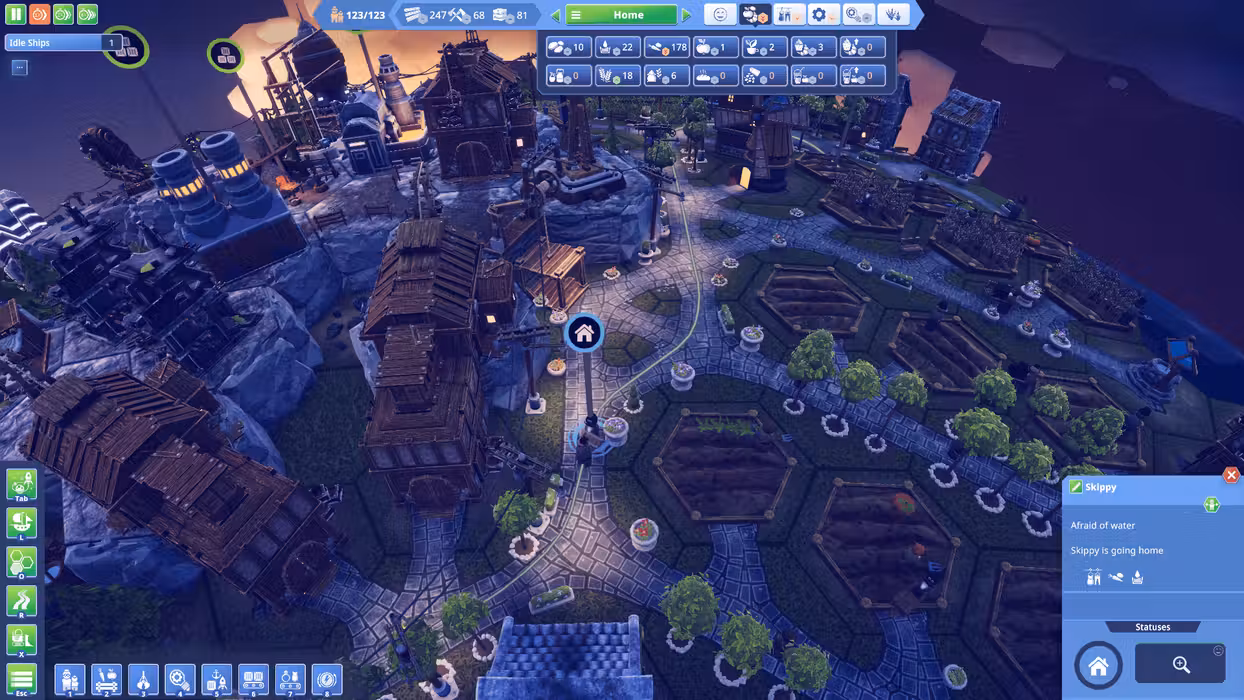Viewport: 1244px width, 700px height.
Task: Open the housing build category
Action: (x=70, y=680)
